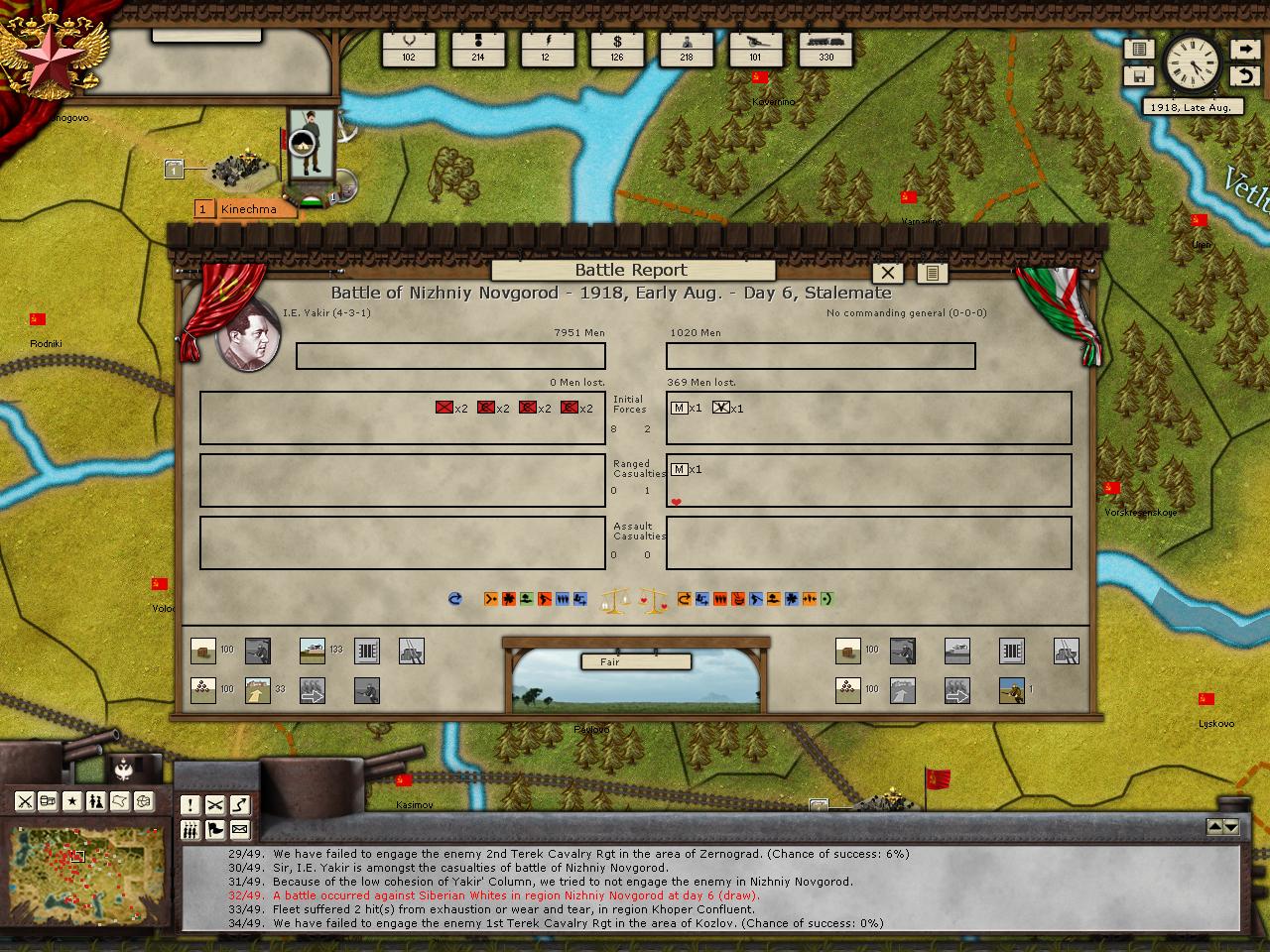The width and height of the screenshot is (1270, 952).
Task: Open the battle log page icon
Action: (932, 273)
